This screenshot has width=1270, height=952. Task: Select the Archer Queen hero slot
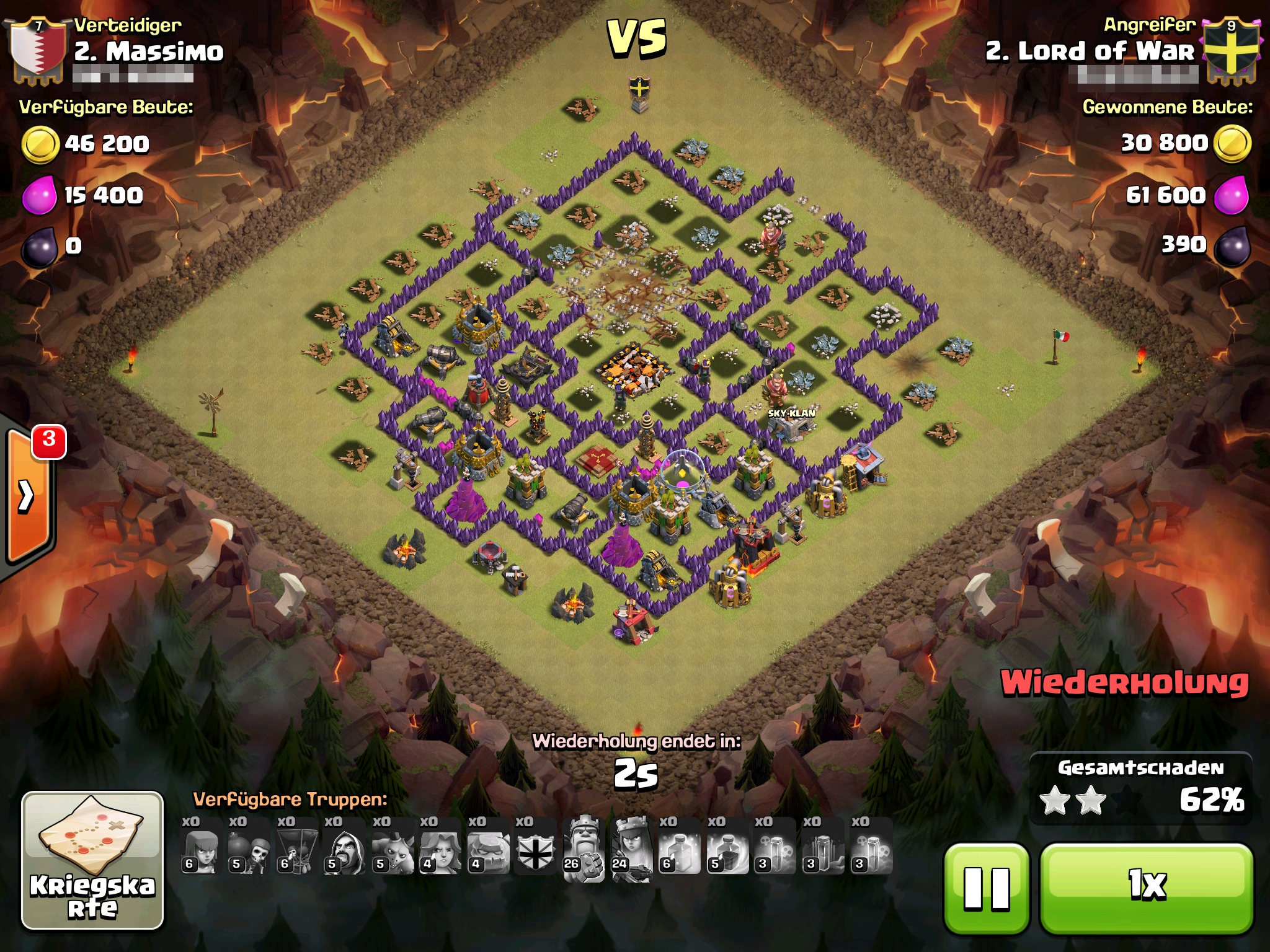[631, 847]
